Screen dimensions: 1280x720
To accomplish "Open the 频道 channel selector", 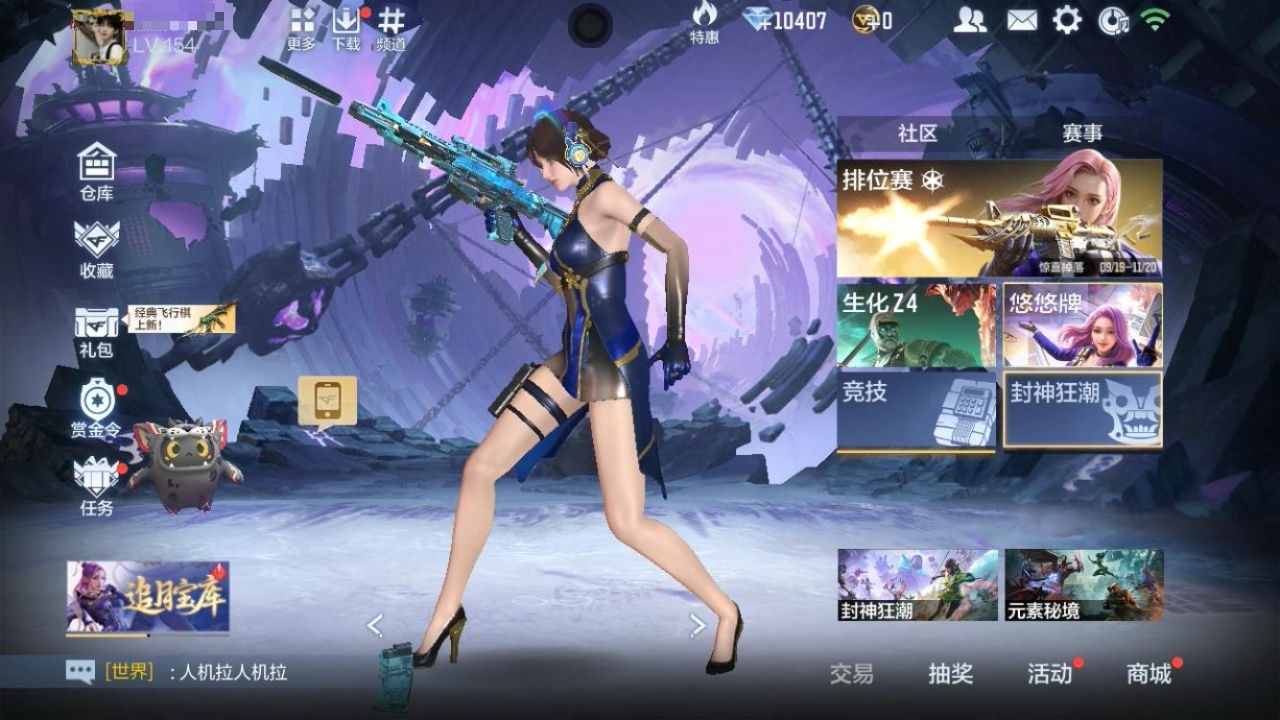I will point(391,28).
